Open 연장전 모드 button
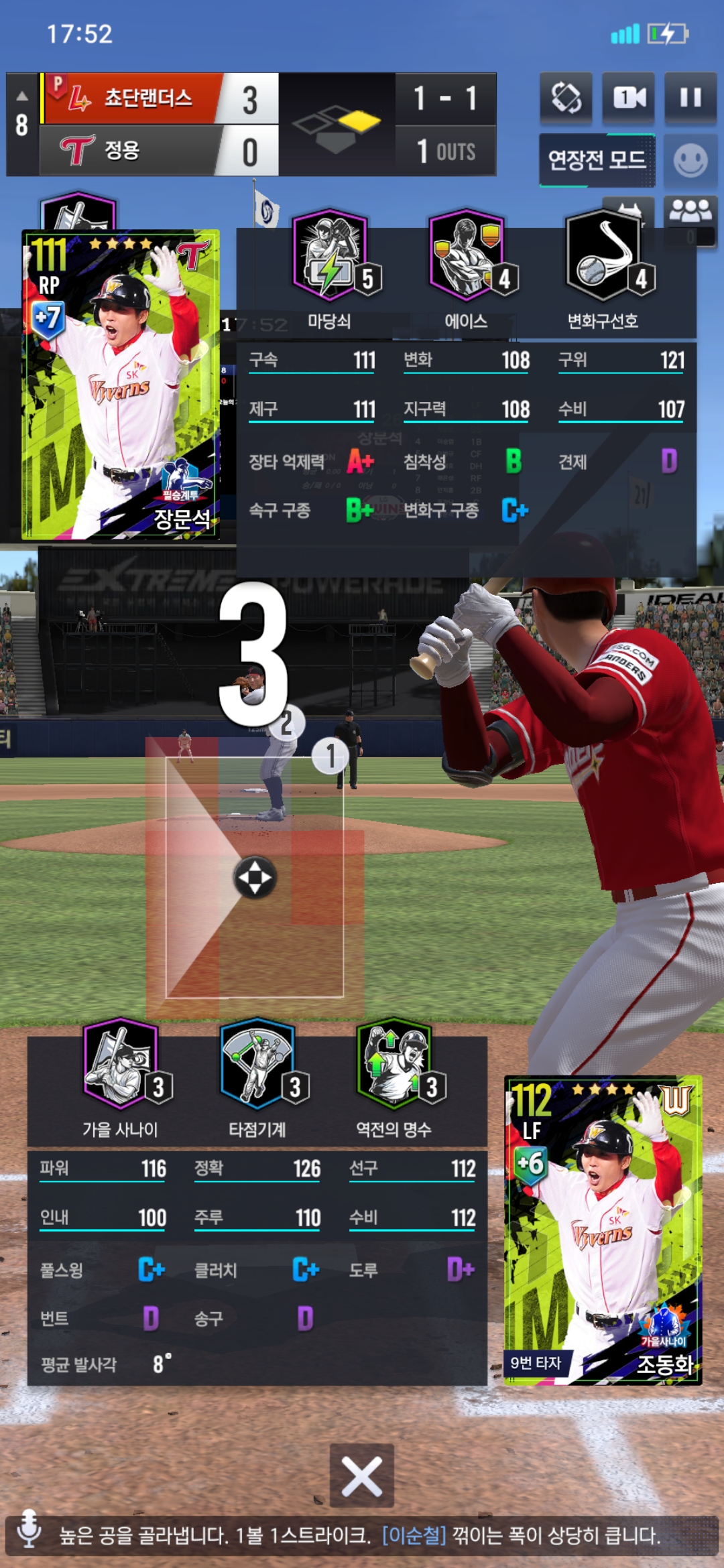 click(x=597, y=159)
